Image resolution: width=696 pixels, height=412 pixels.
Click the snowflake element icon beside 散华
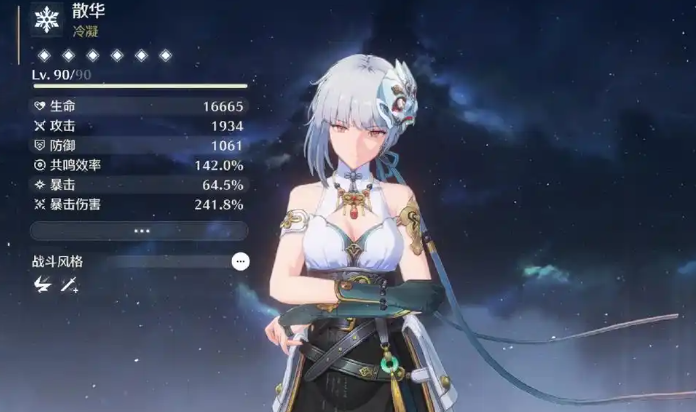[45, 22]
